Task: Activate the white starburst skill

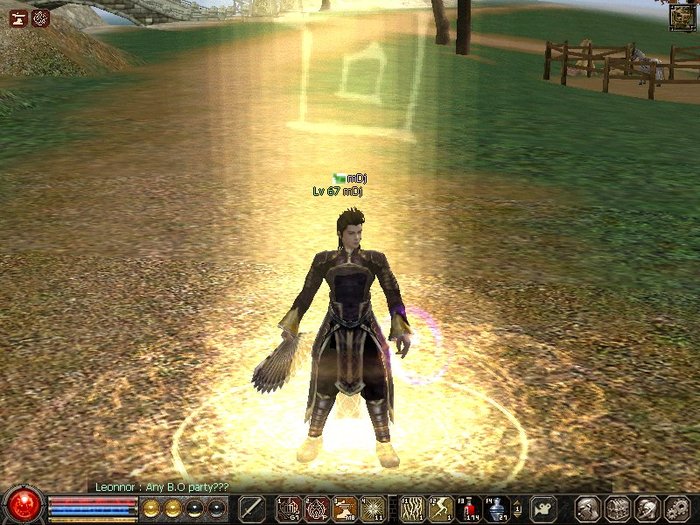Action: pyautogui.click(x=373, y=509)
